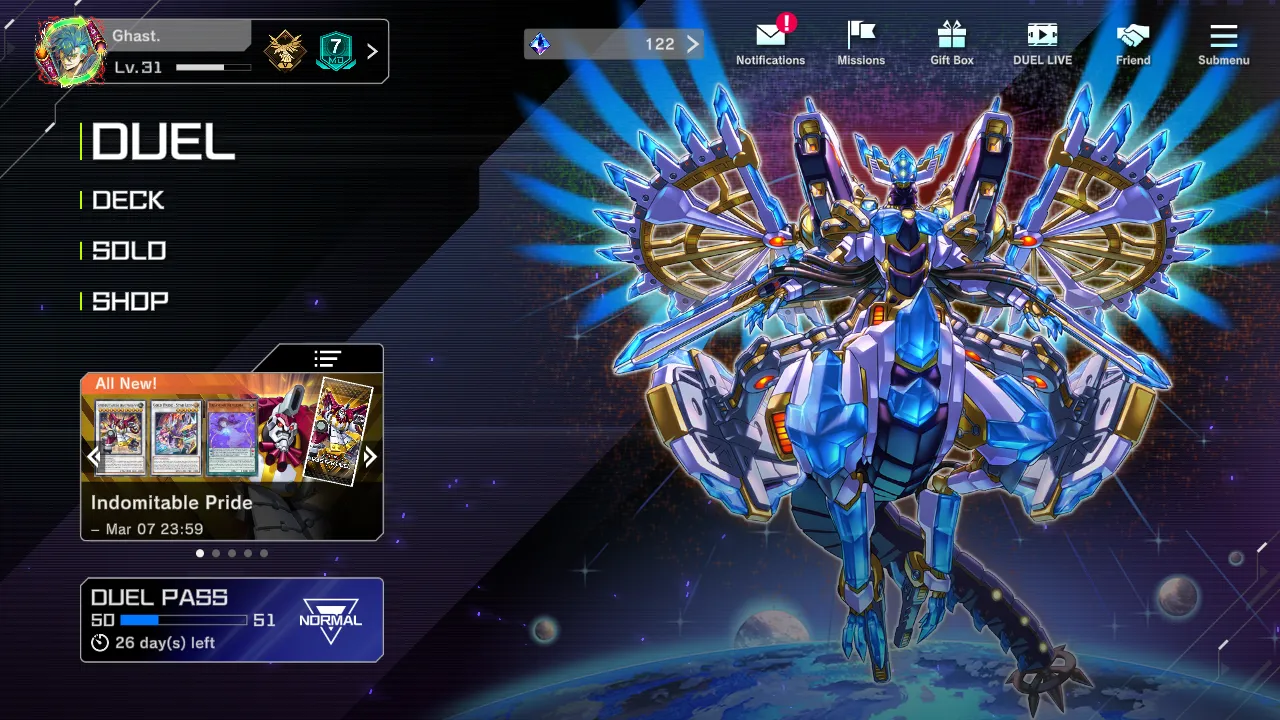
Task: Open the banner list icon tab
Action: (327, 358)
